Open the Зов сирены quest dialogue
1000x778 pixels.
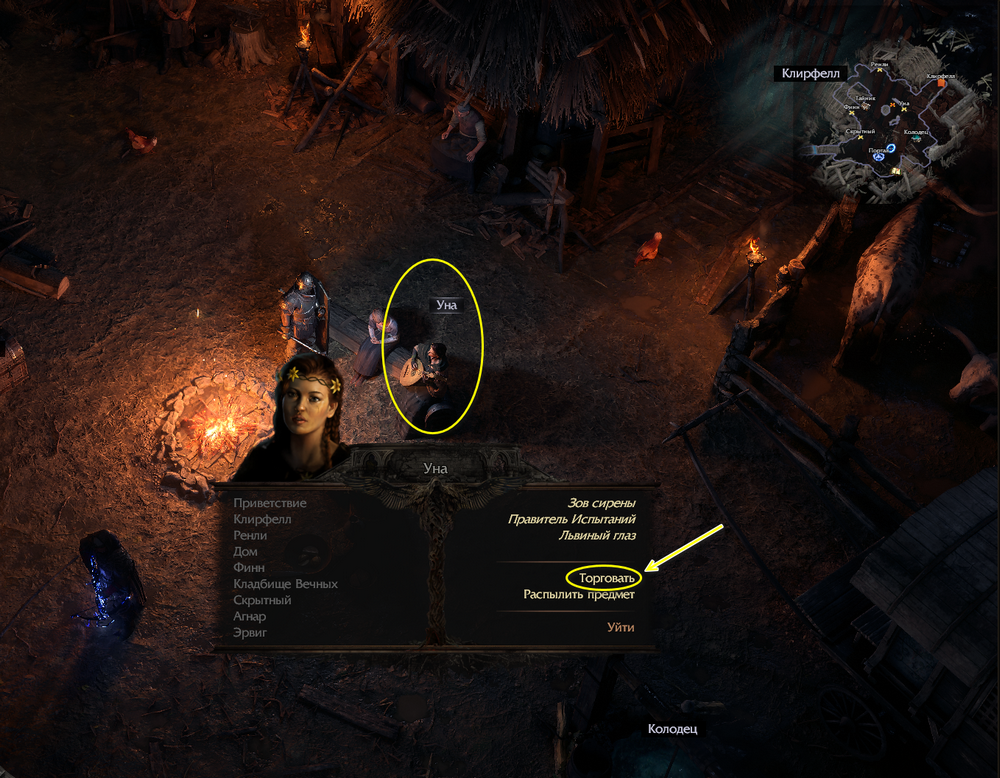599,503
